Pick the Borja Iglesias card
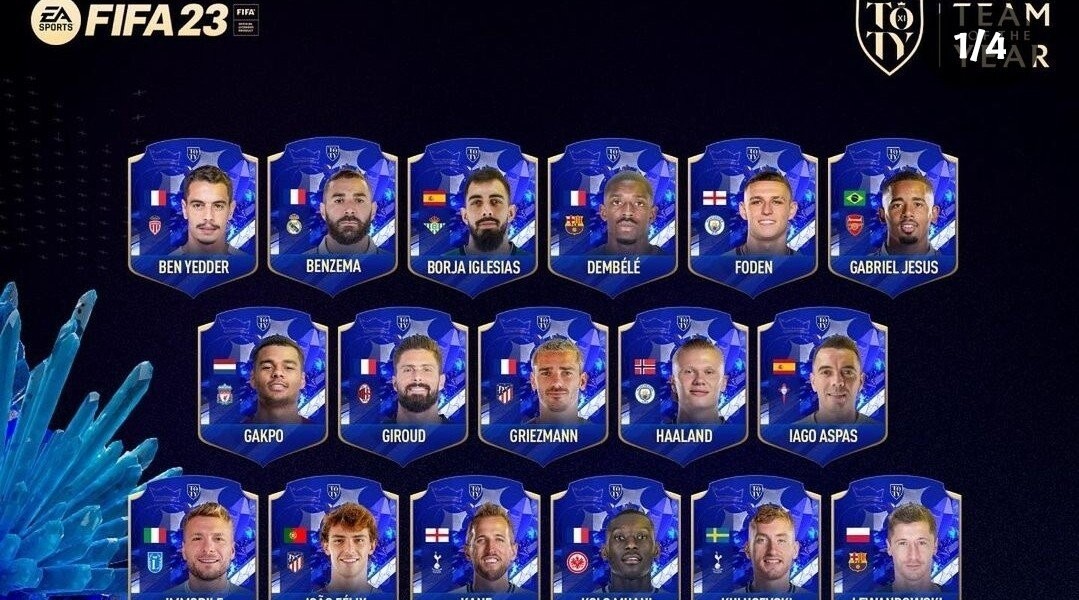This screenshot has width=1079, height=600. pos(473,216)
